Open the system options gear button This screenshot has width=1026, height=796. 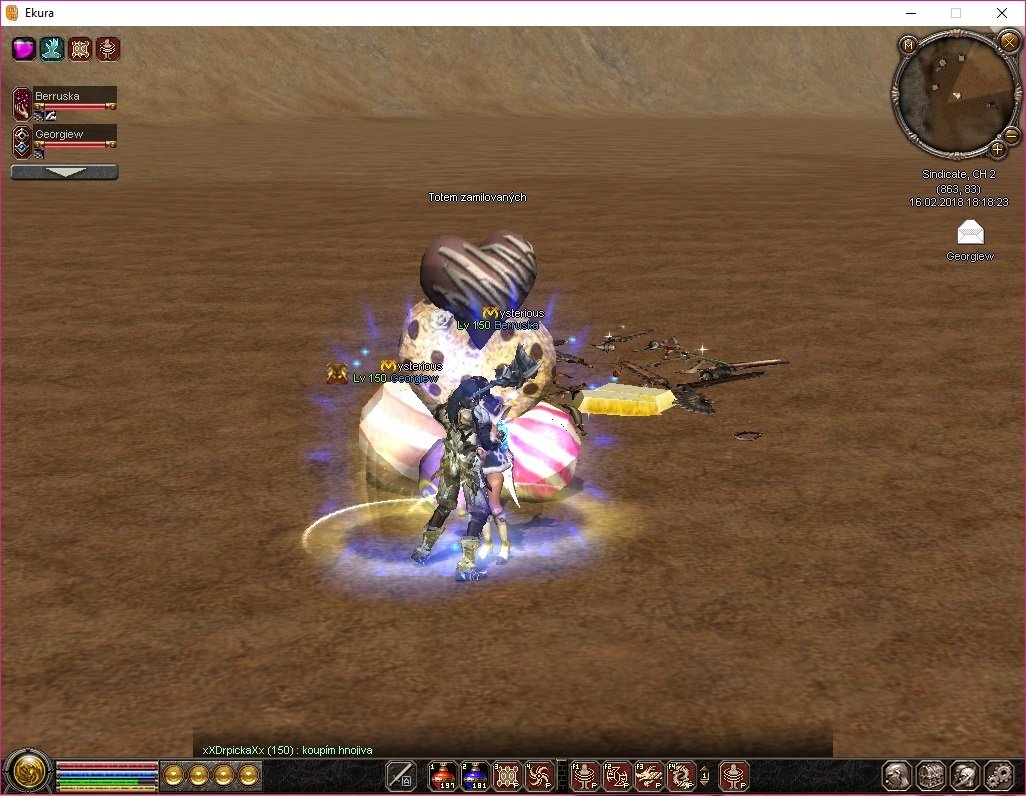(998, 775)
